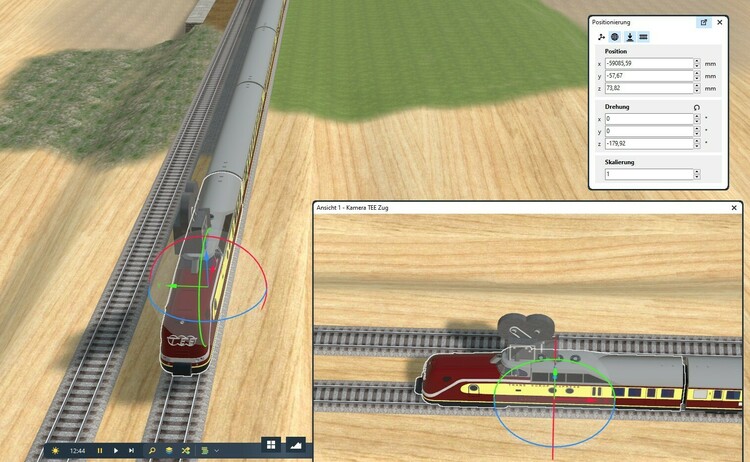Toggle the globe coordinate mode icon
Screen dimensions: 750x462
(x=614, y=37)
